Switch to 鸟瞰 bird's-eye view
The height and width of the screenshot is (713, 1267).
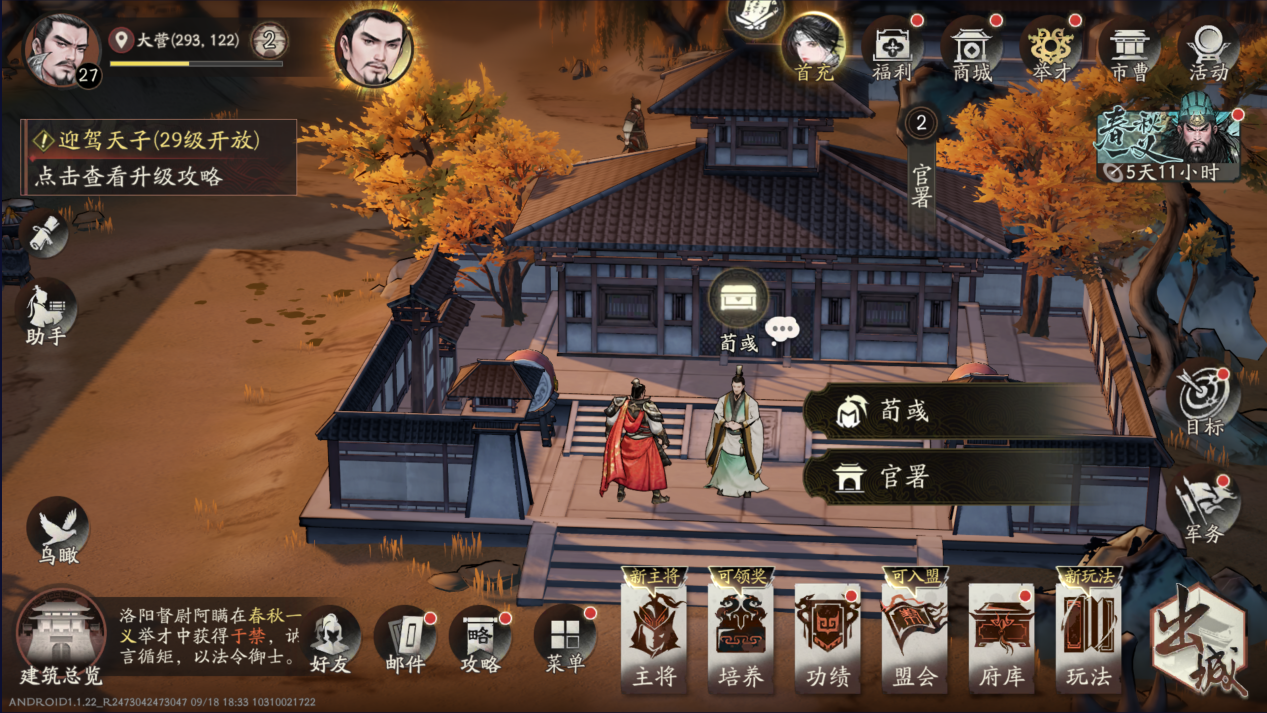[x=58, y=532]
